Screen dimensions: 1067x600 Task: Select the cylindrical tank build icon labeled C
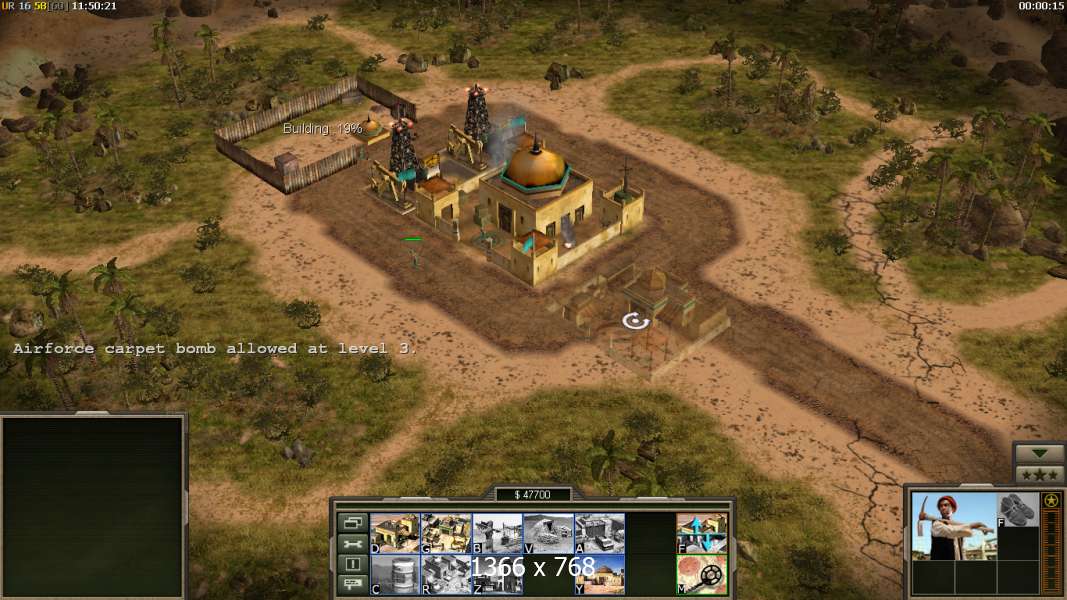(395, 574)
